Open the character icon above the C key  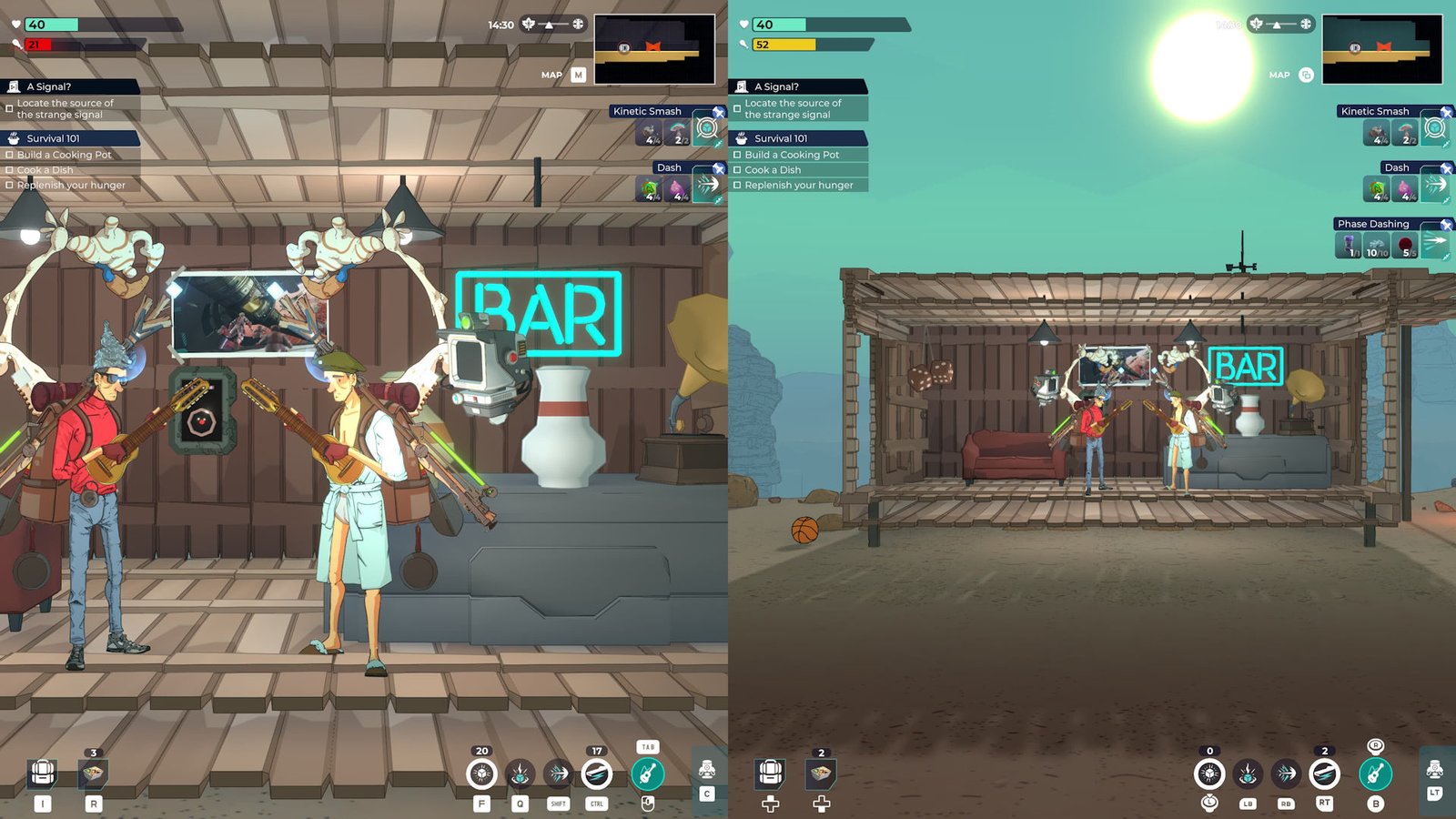[707, 771]
